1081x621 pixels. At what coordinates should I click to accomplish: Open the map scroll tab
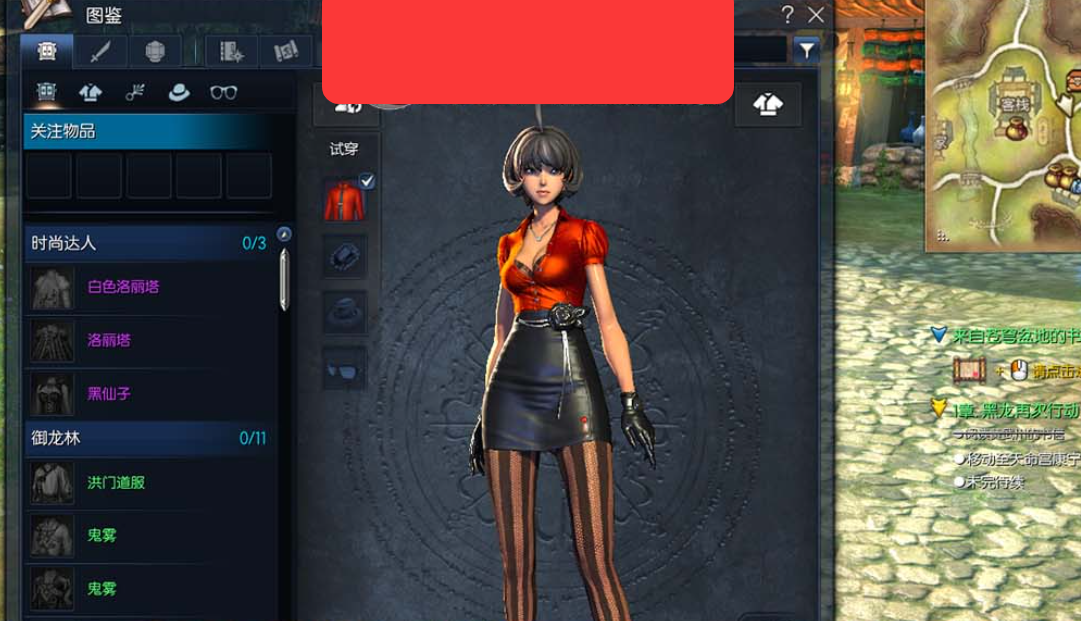pyautogui.click(x=286, y=52)
